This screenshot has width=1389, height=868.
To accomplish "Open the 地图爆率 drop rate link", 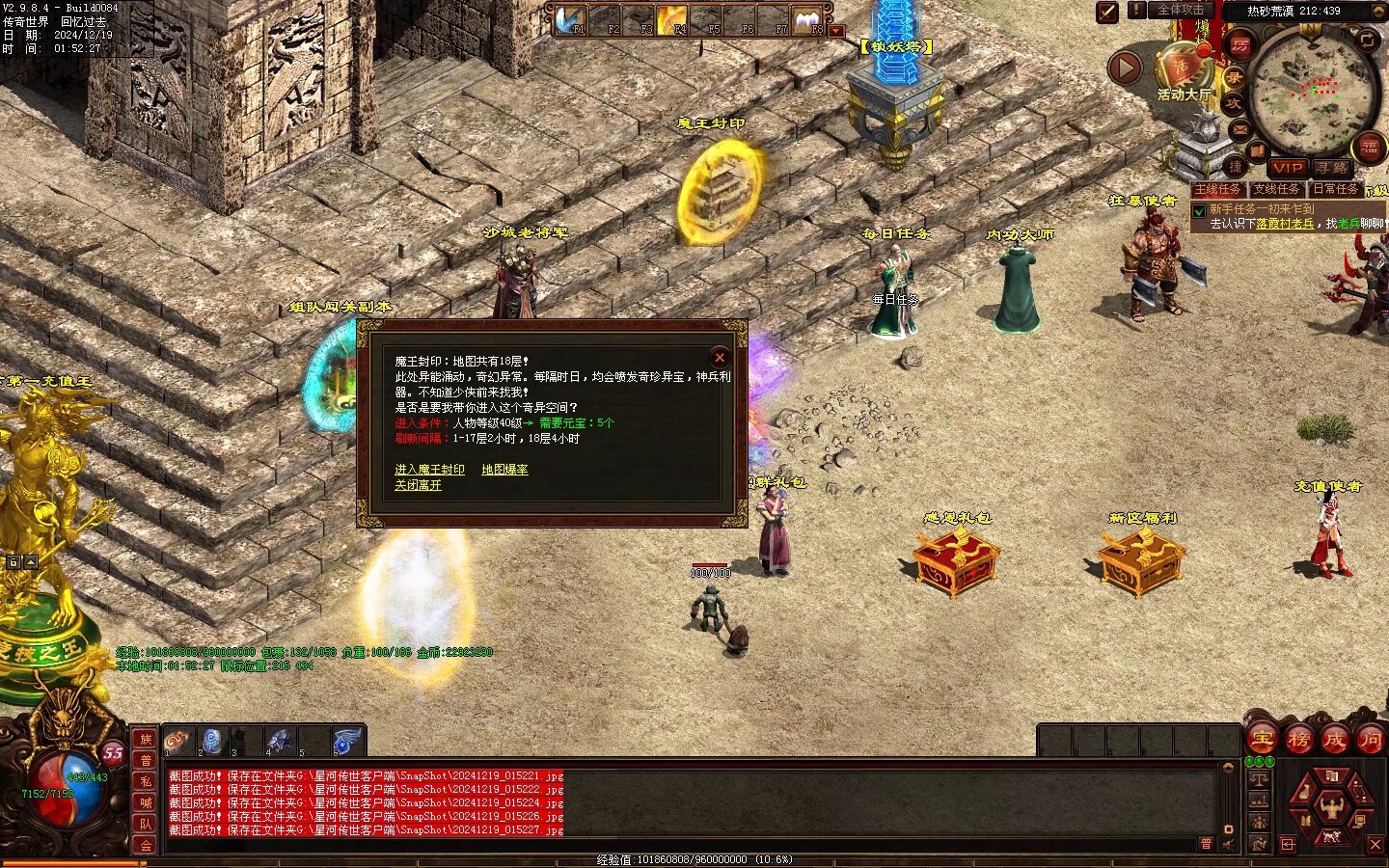I will 504,470.
